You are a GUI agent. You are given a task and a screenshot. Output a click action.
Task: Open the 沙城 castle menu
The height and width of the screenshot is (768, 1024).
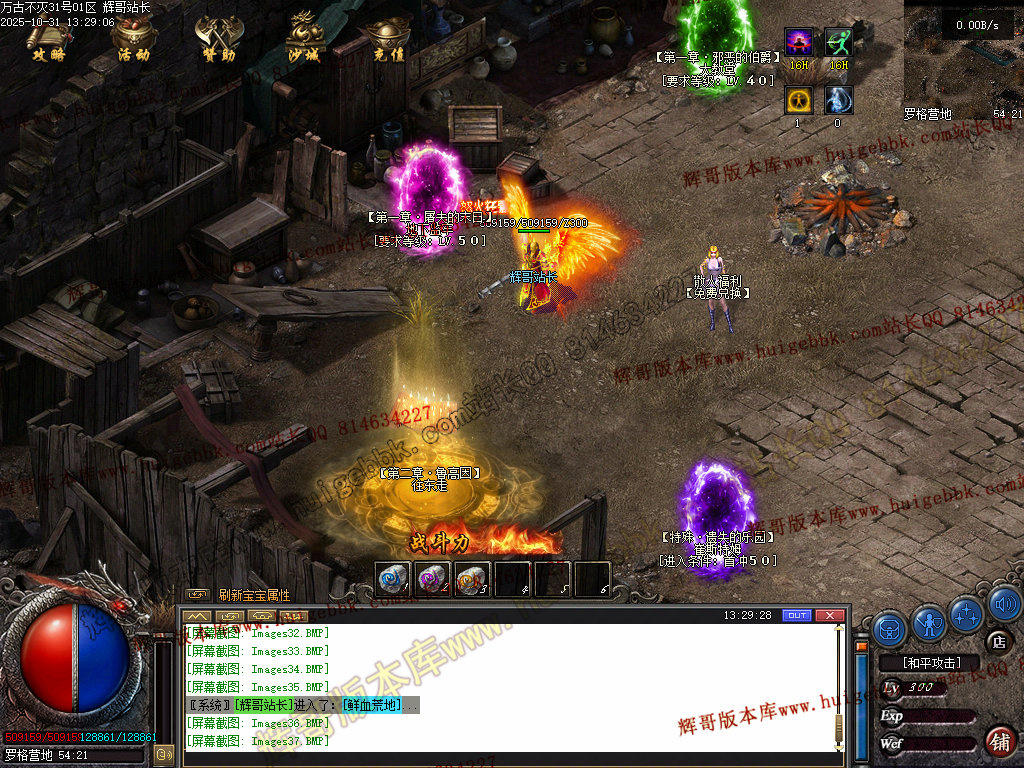304,40
